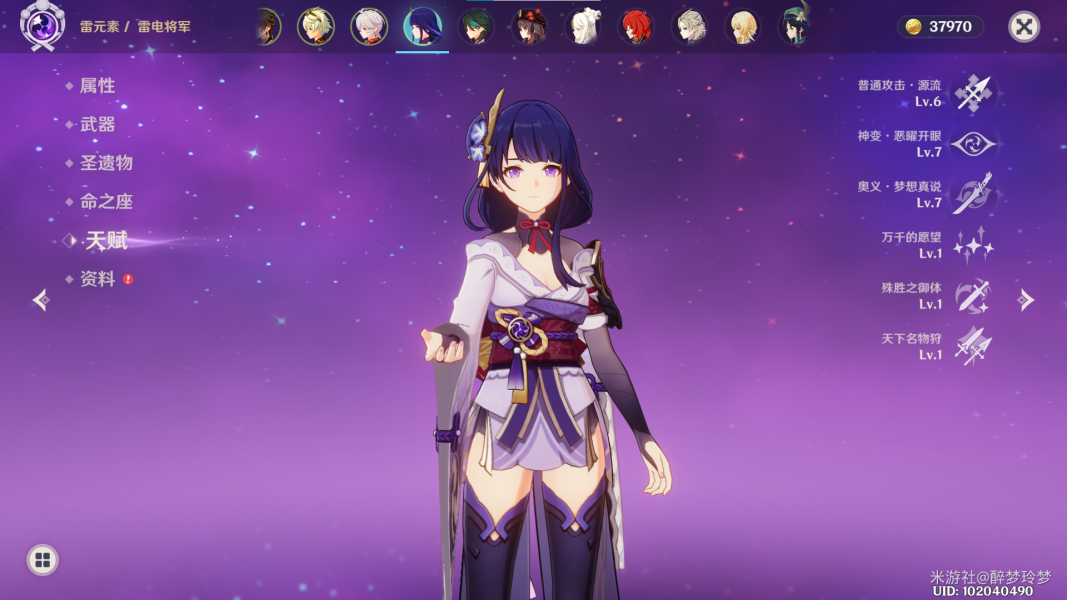Select the 天下名物狩 passive talent
Viewport: 1067px width, 600px height.
pos(972,346)
